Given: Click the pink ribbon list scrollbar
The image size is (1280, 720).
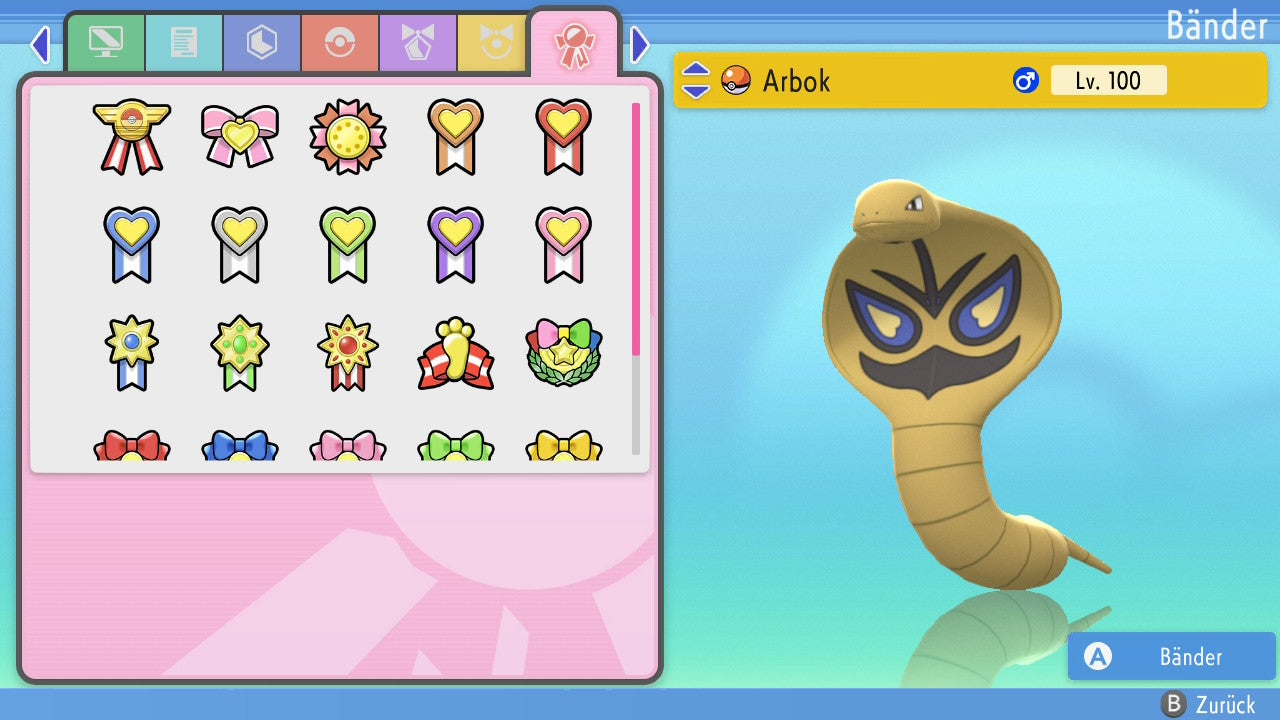Looking at the screenshot, I should (636, 228).
